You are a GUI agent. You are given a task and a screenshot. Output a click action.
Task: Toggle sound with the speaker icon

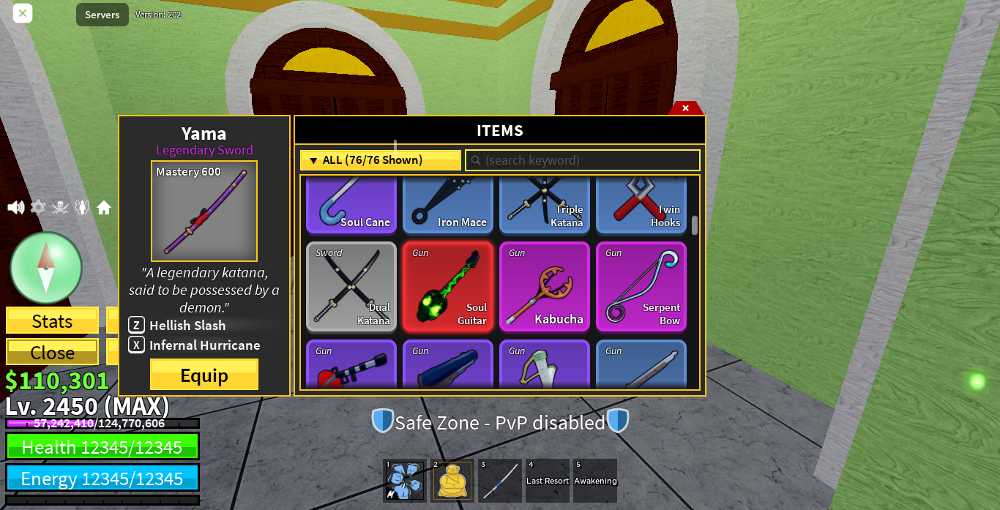tap(16, 208)
